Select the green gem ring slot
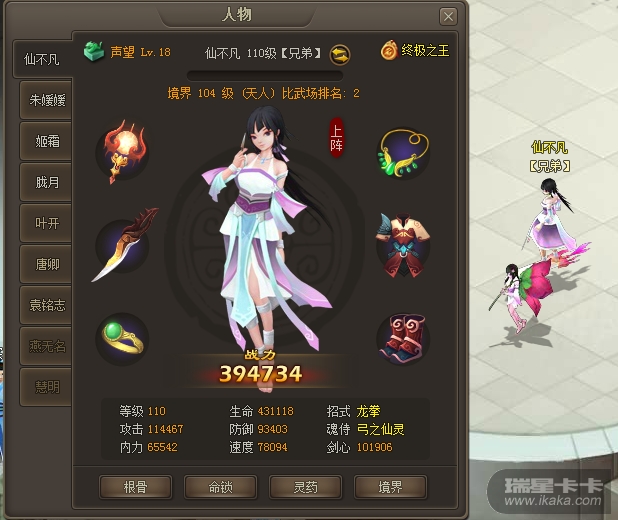The width and height of the screenshot is (618, 520). 122,338
